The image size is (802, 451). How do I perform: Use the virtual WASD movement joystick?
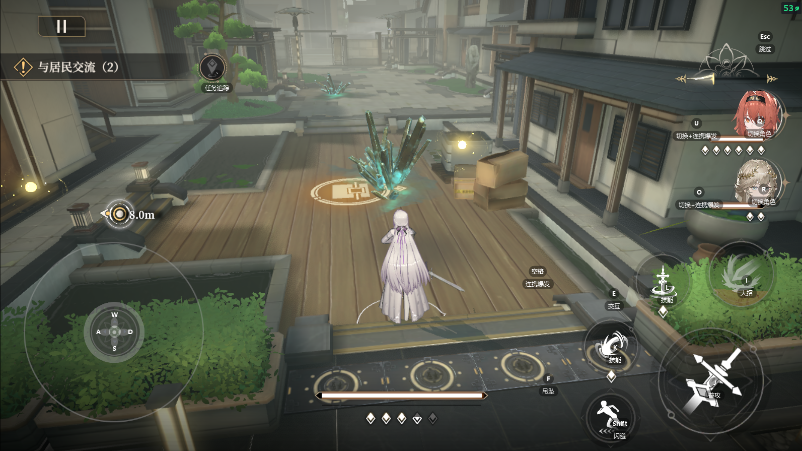tap(114, 333)
